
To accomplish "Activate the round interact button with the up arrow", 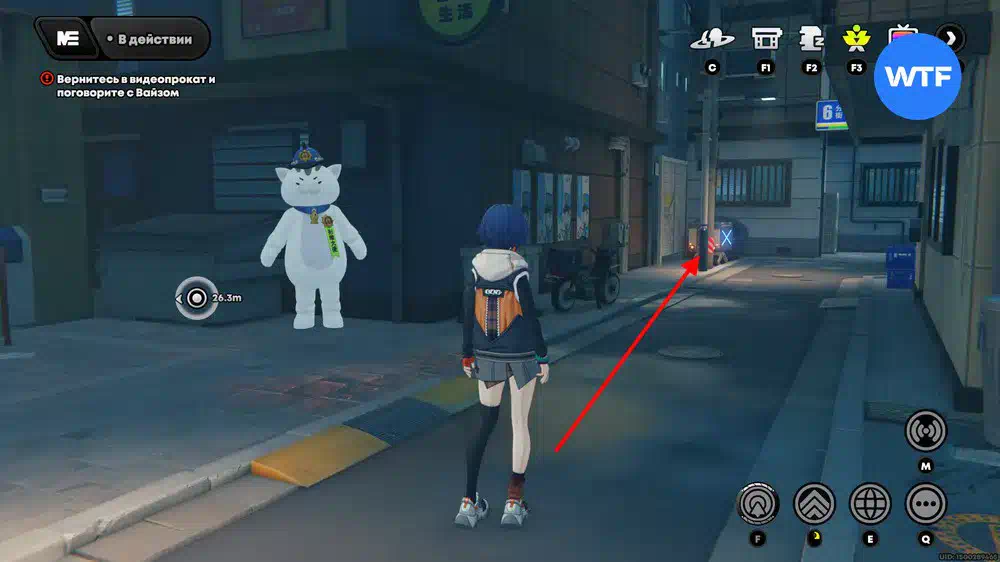I will [758, 503].
